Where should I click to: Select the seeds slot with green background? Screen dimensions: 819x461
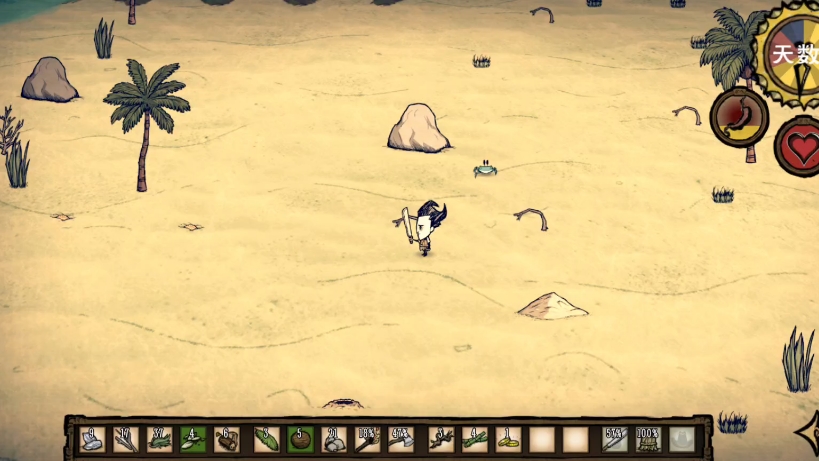193,439
